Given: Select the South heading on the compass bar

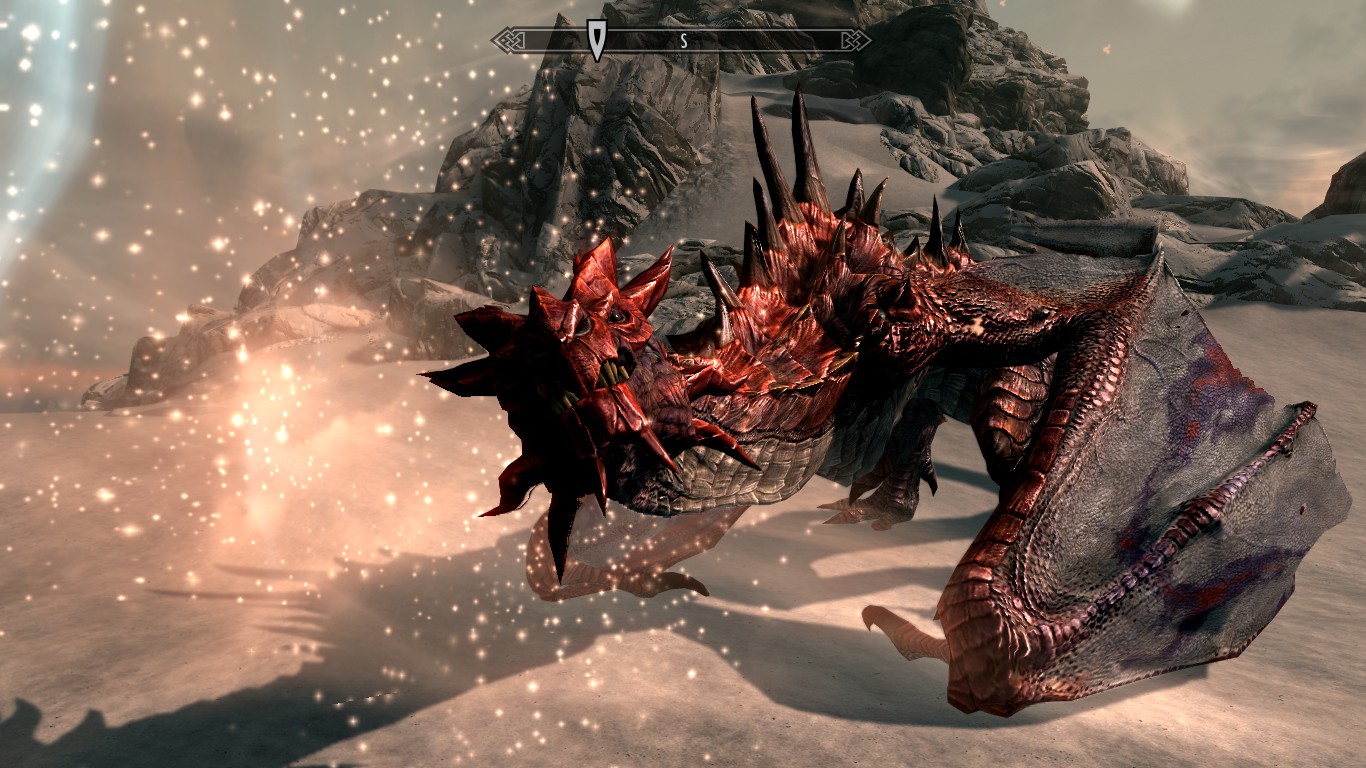Looking at the screenshot, I should coord(683,41).
